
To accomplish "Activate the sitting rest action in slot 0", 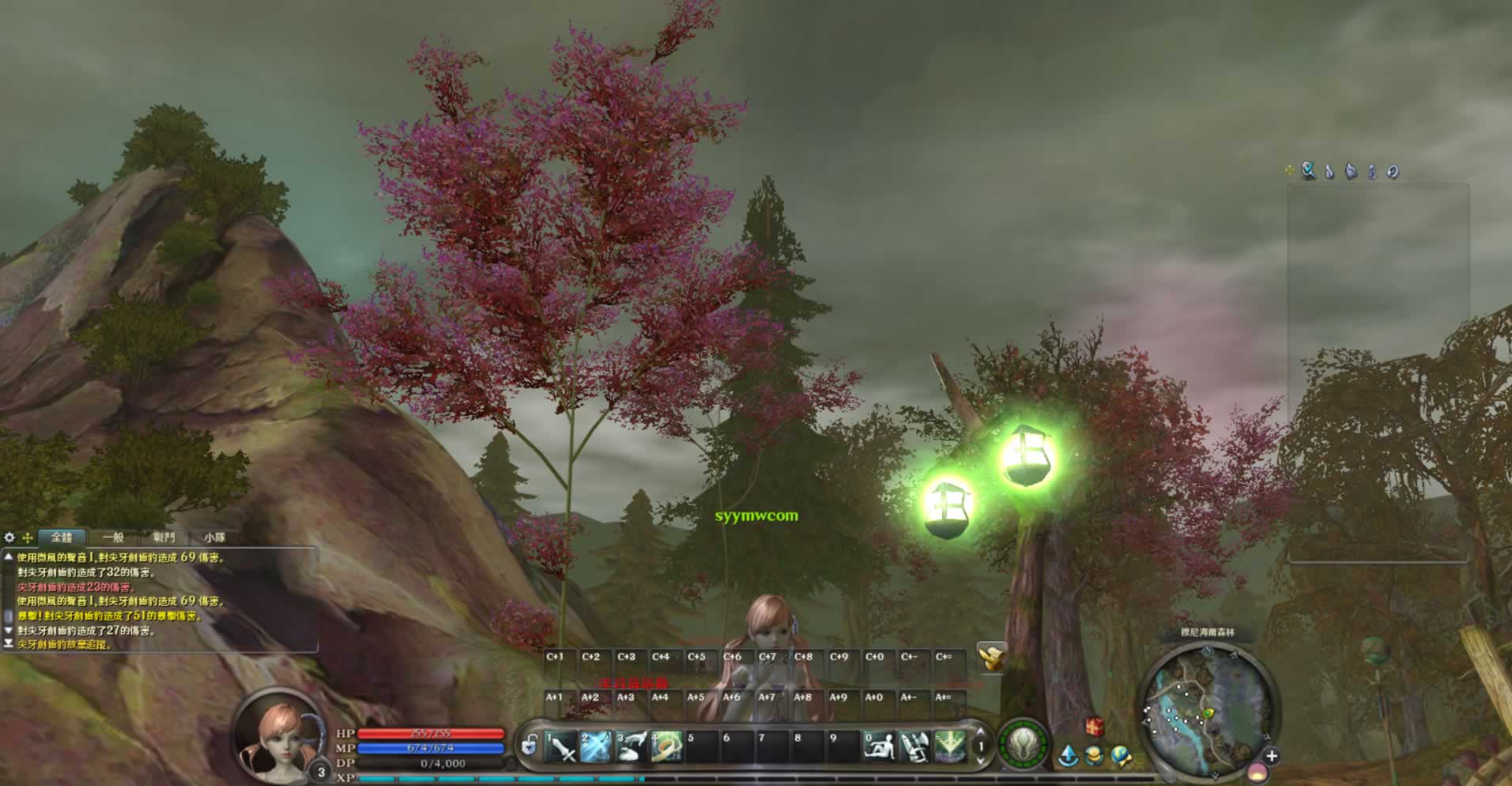I will [x=879, y=746].
